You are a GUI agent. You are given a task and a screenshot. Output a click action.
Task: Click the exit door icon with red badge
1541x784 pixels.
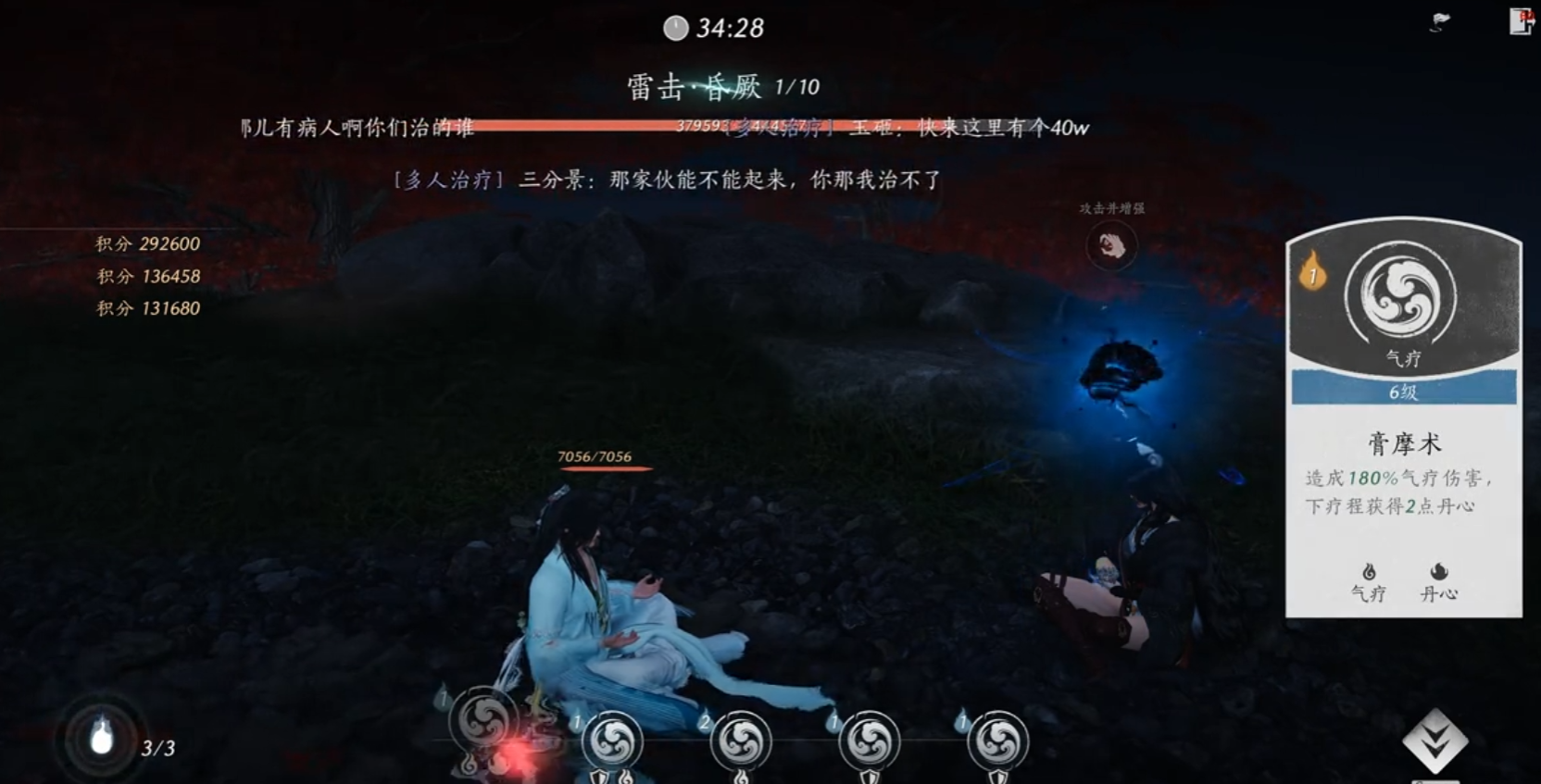point(1522,23)
